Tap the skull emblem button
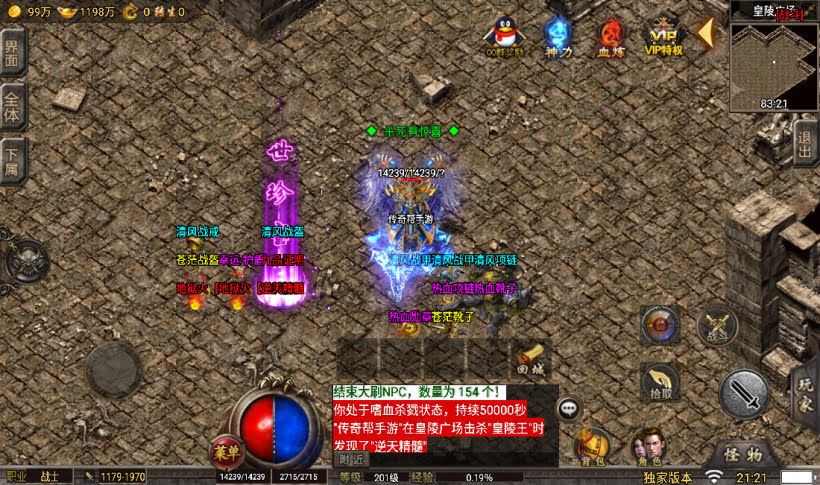 (x=25, y=262)
